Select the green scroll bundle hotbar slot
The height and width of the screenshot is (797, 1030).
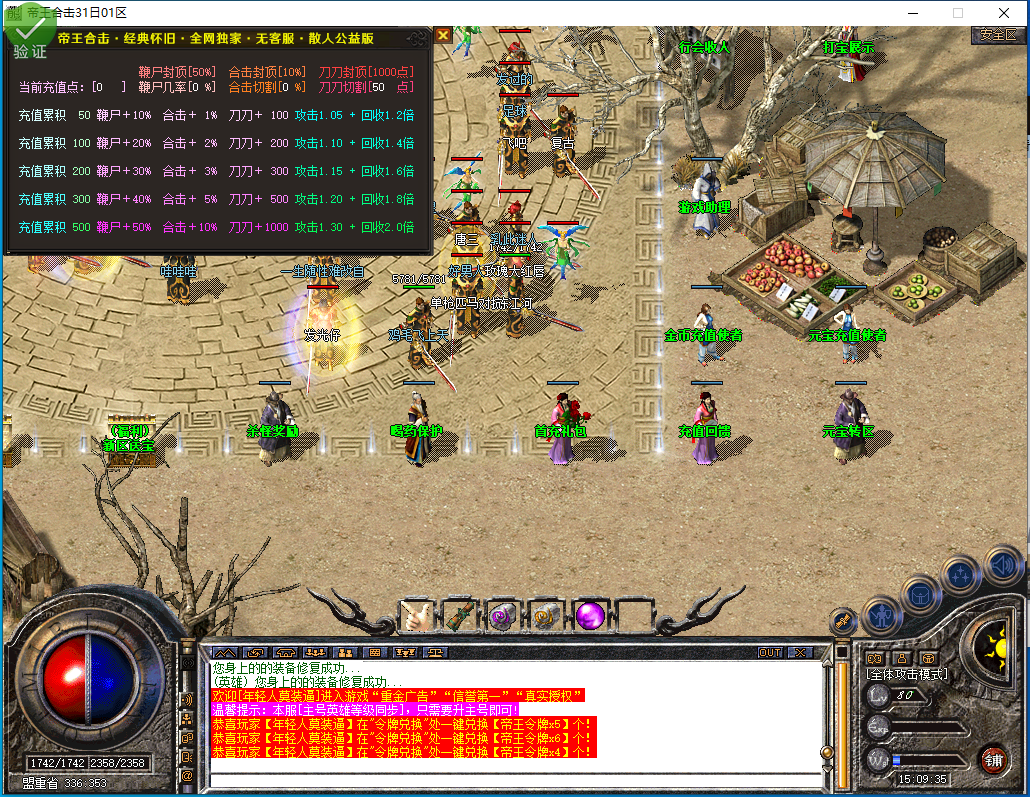[460, 615]
